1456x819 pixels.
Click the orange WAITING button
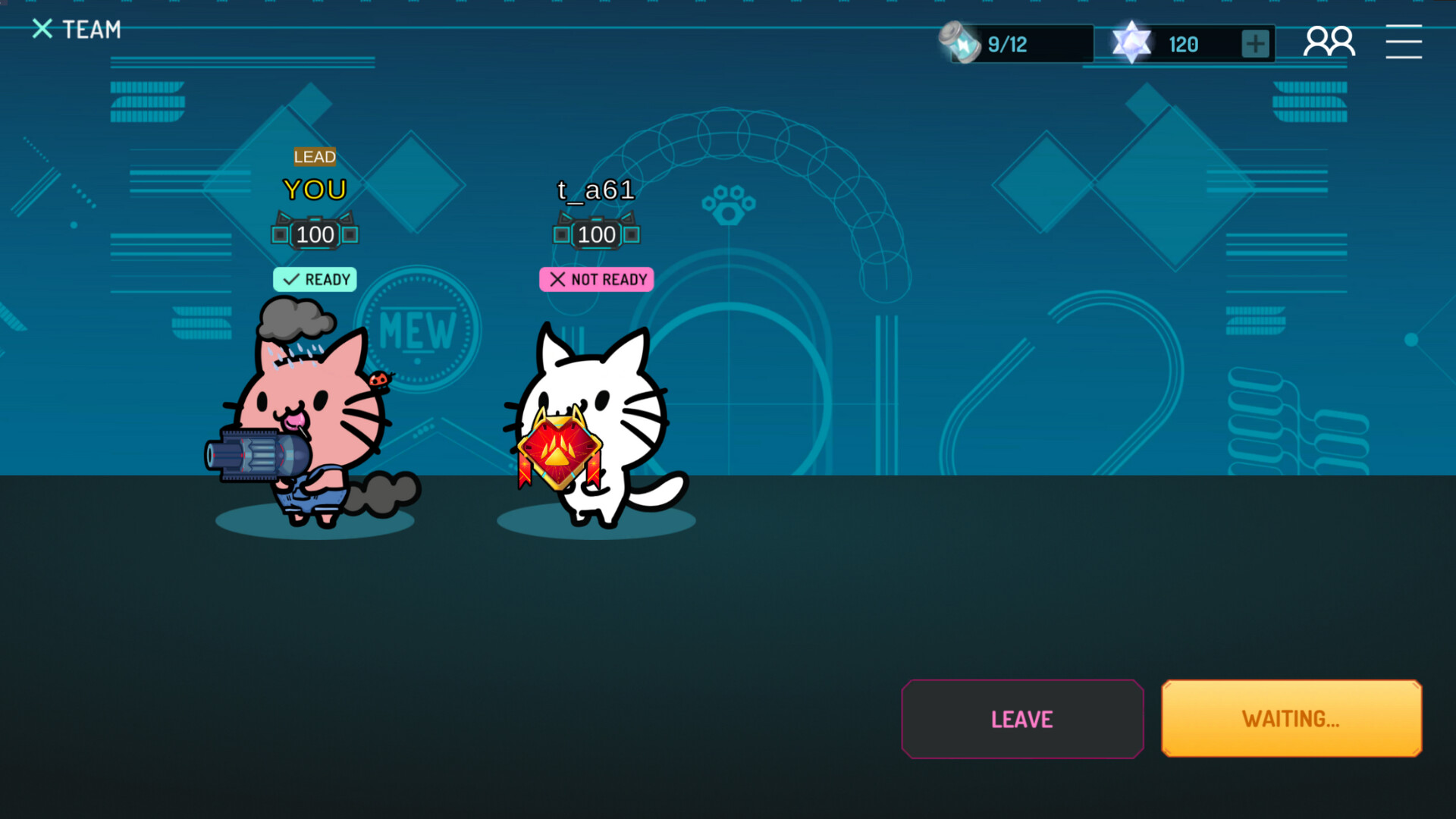(1291, 719)
